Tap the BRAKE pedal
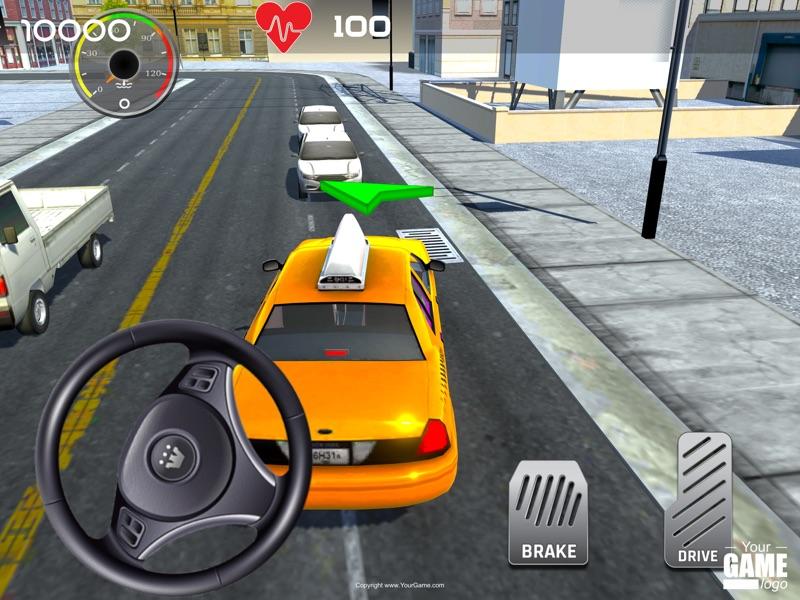 point(548,512)
